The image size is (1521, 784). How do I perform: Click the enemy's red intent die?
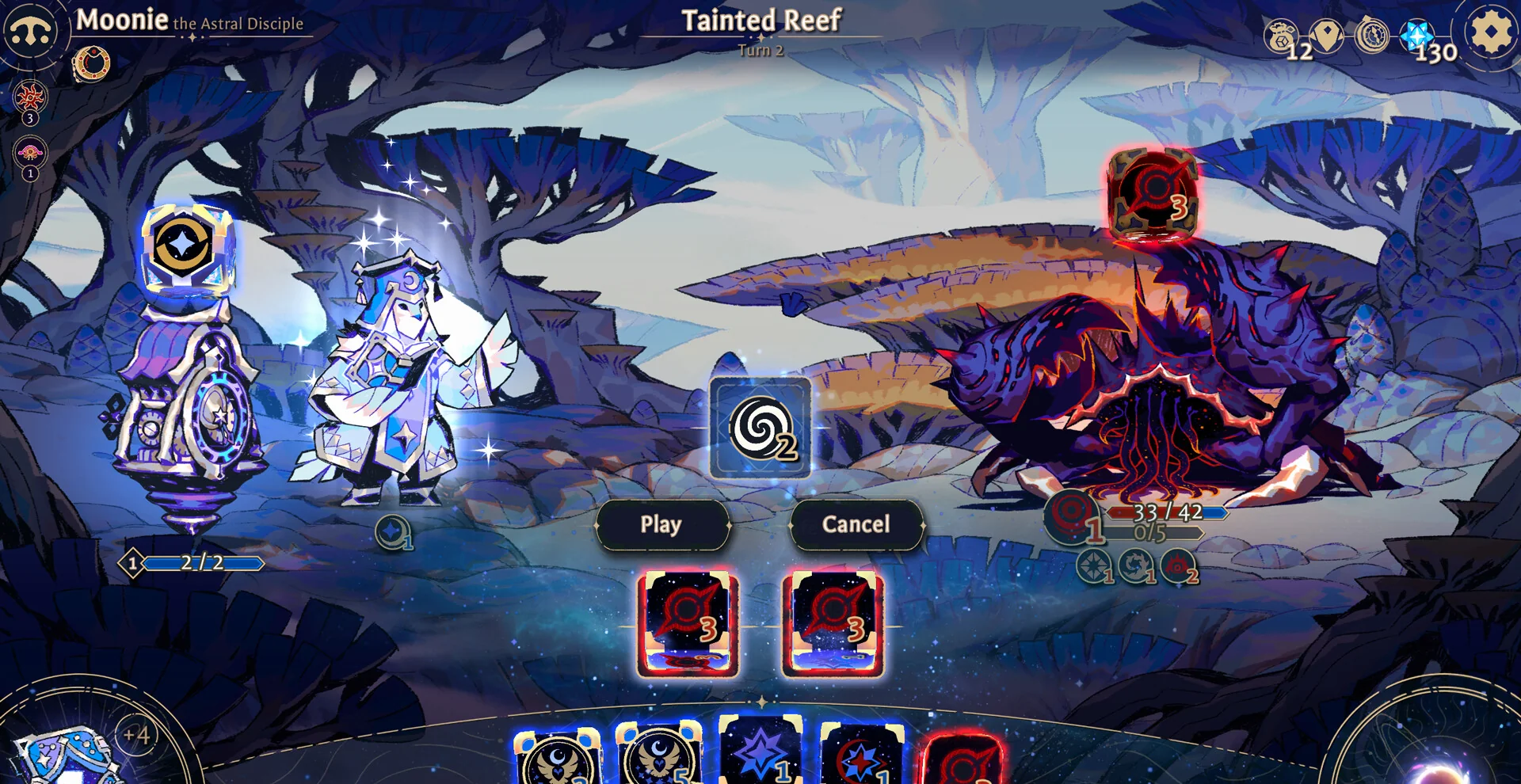click(x=1153, y=194)
